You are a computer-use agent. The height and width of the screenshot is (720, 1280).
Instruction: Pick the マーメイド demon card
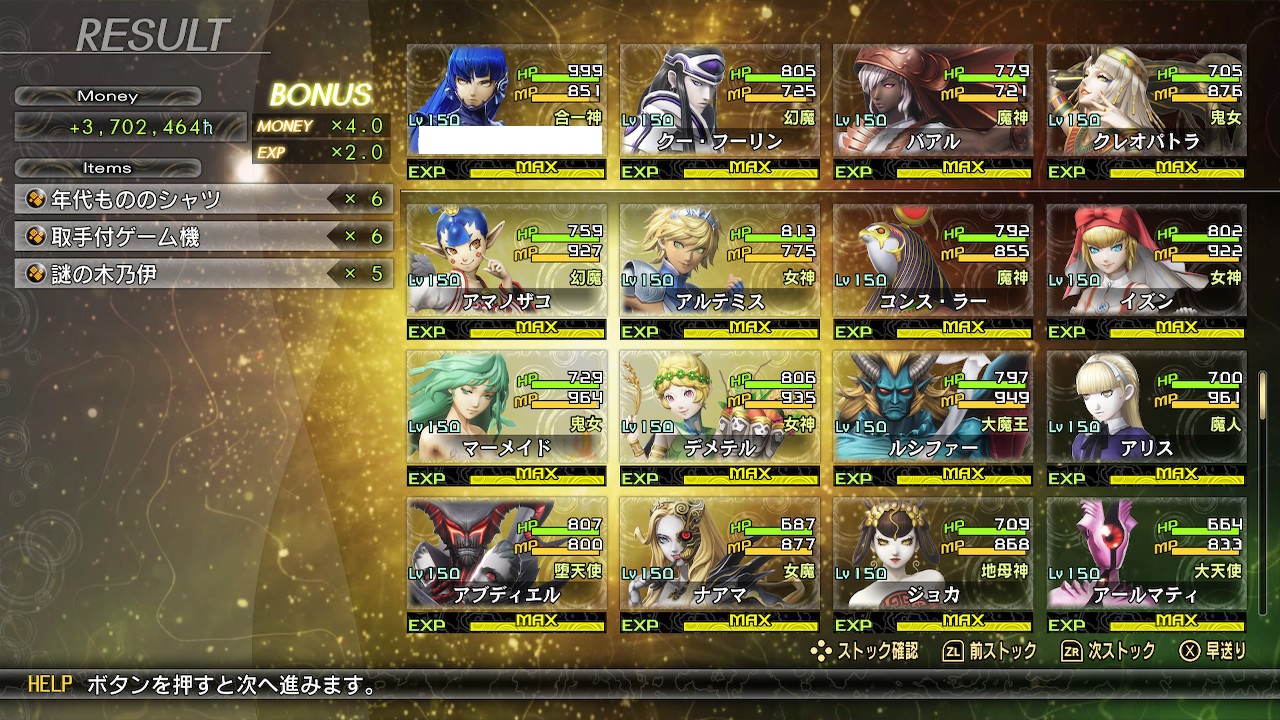pos(506,418)
